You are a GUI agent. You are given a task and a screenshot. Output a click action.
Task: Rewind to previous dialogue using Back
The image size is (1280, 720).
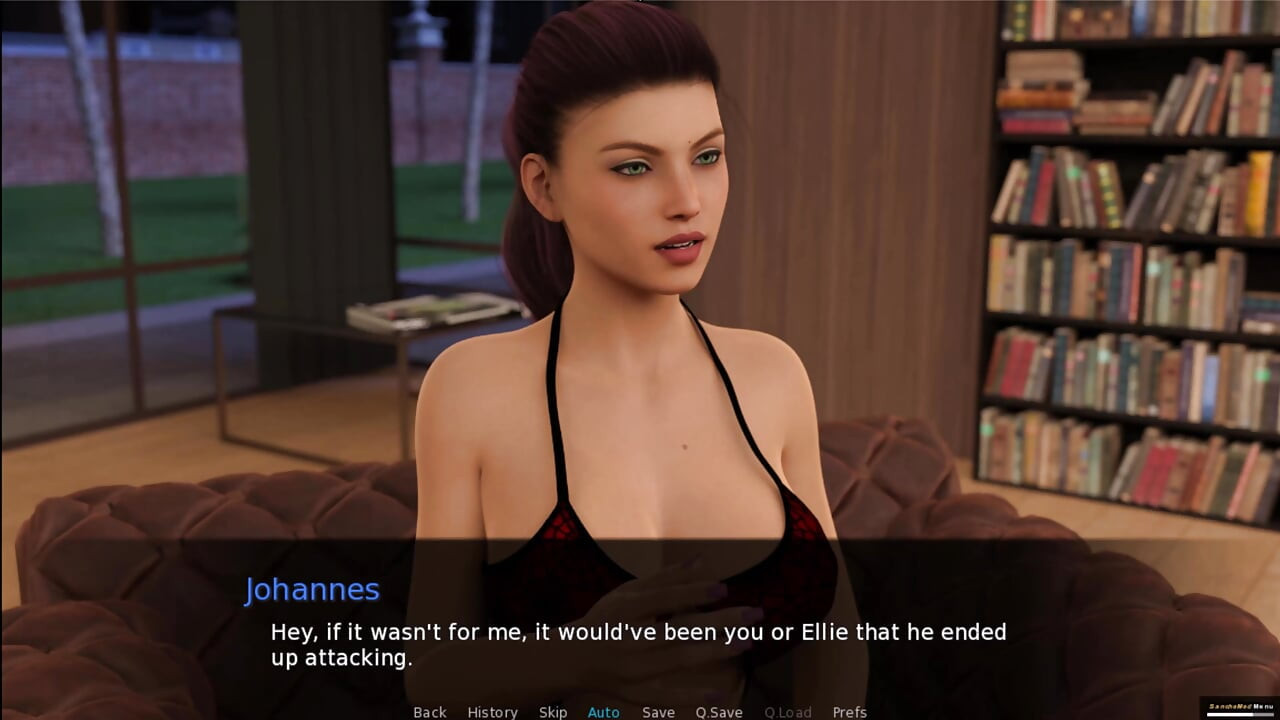pos(430,712)
